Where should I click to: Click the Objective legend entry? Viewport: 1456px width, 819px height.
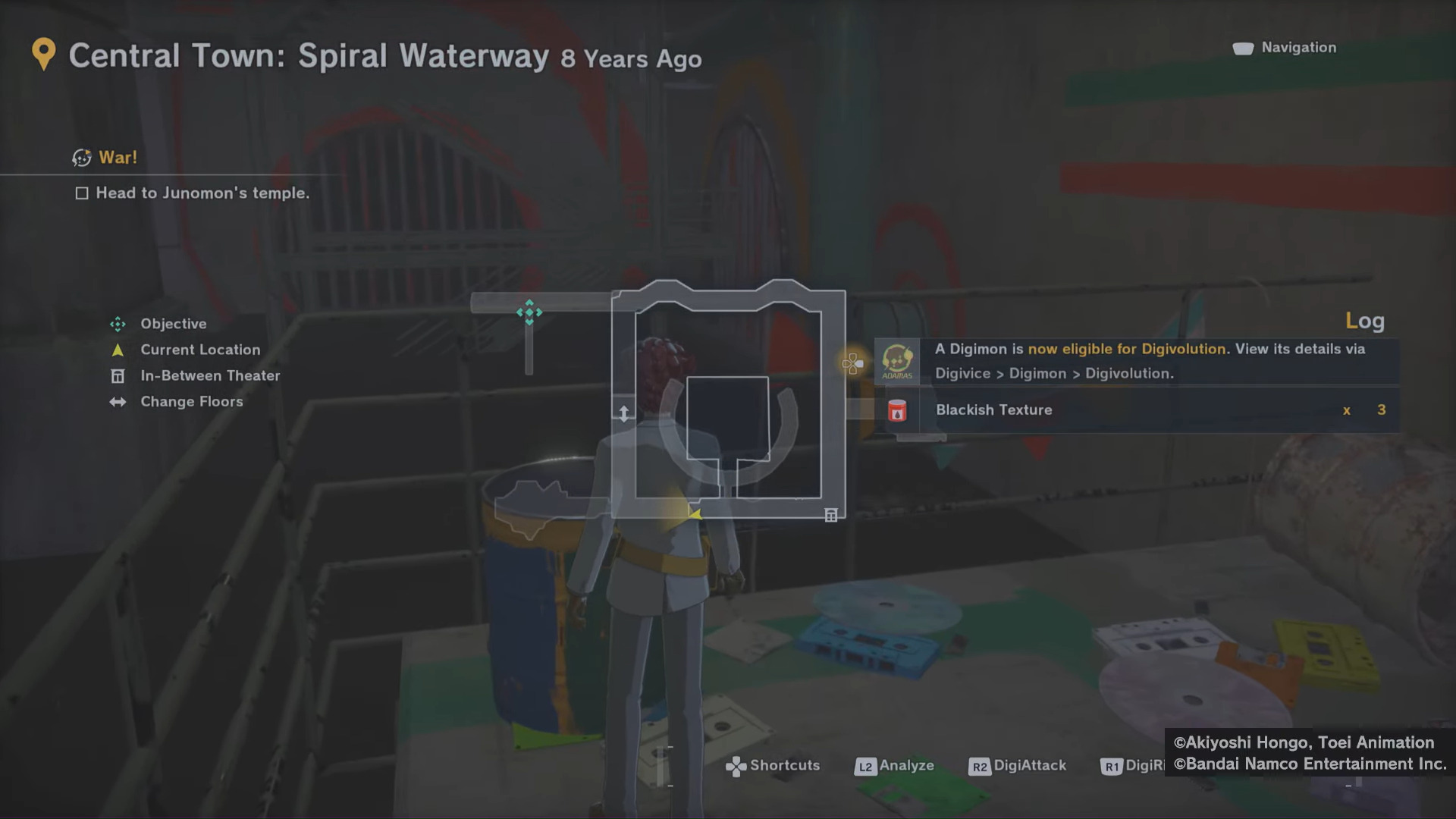pyautogui.click(x=173, y=324)
